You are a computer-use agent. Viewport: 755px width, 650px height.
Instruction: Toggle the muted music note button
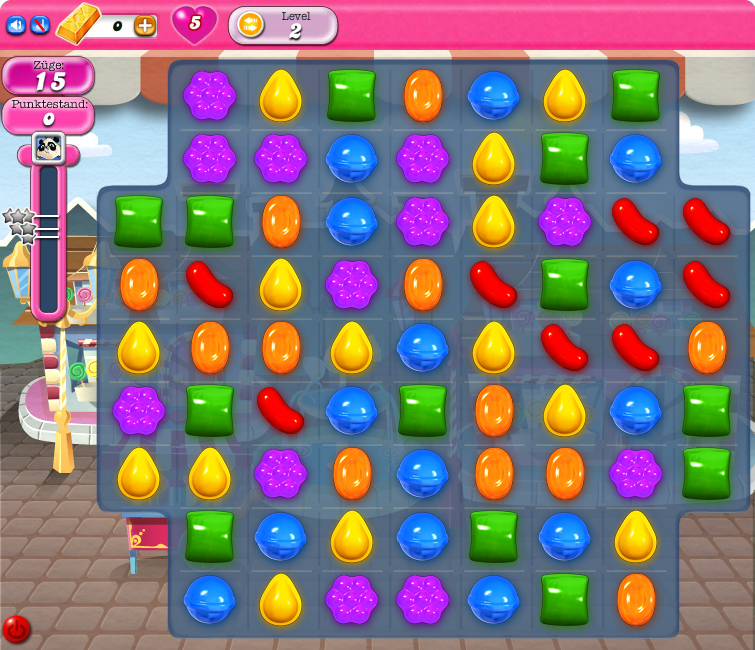pyautogui.click(x=40, y=25)
